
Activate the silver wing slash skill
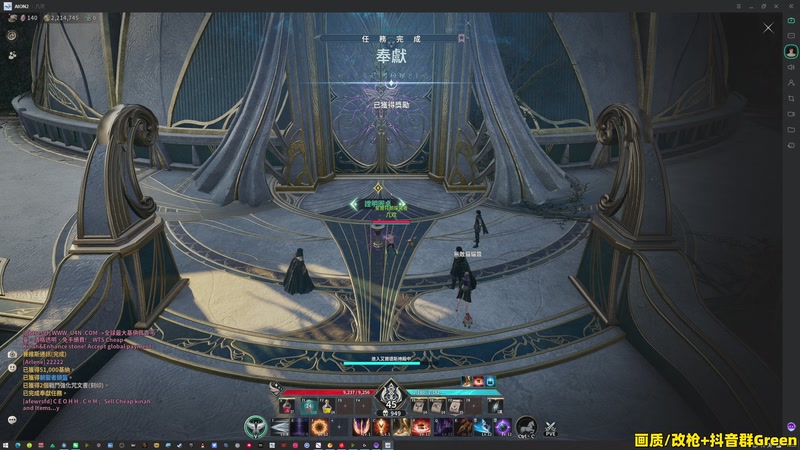280,428
